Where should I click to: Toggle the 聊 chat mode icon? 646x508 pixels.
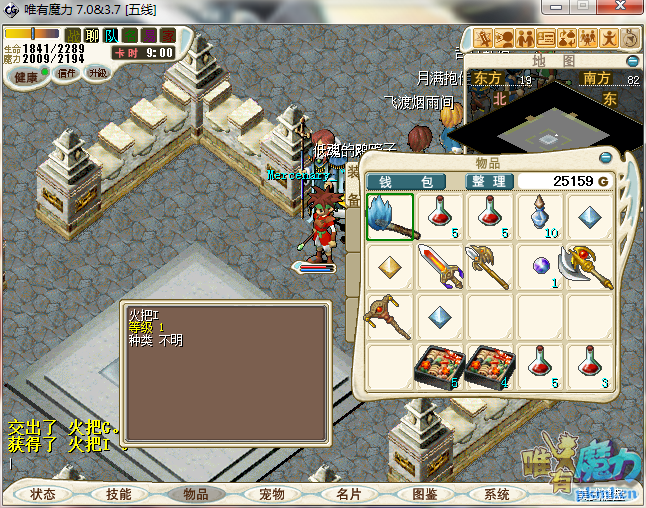[92, 36]
